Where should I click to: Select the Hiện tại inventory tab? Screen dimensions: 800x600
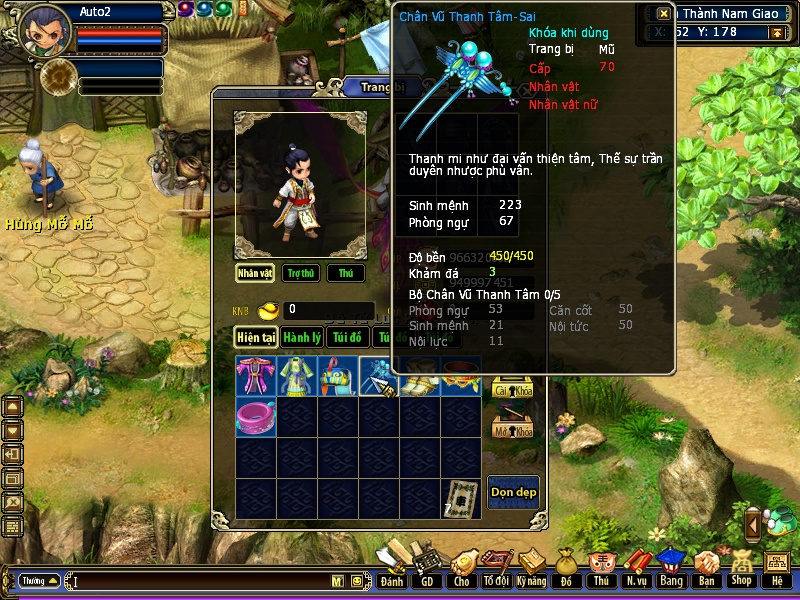(x=256, y=338)
